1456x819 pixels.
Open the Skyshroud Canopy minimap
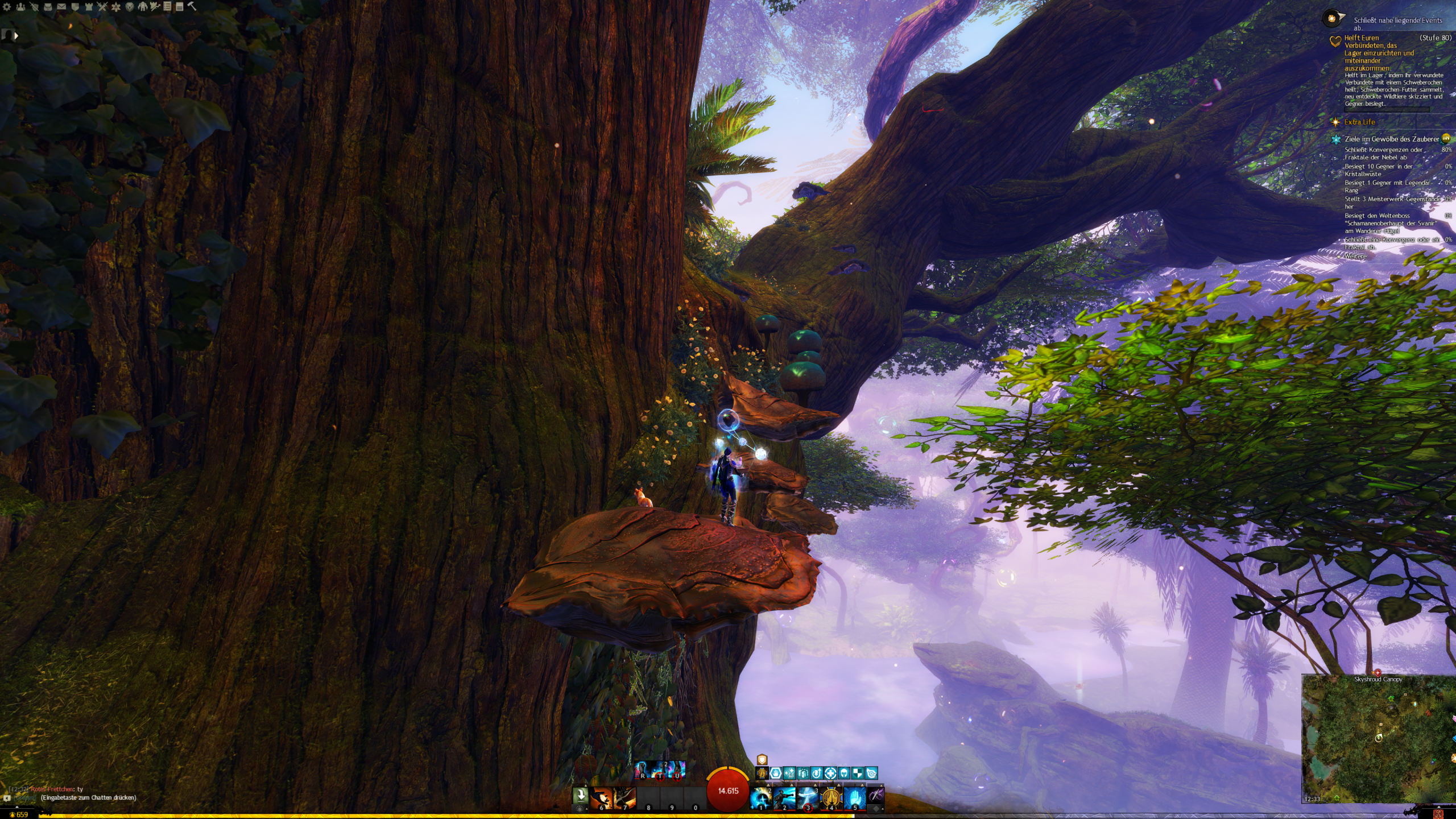click(1378, 739)
